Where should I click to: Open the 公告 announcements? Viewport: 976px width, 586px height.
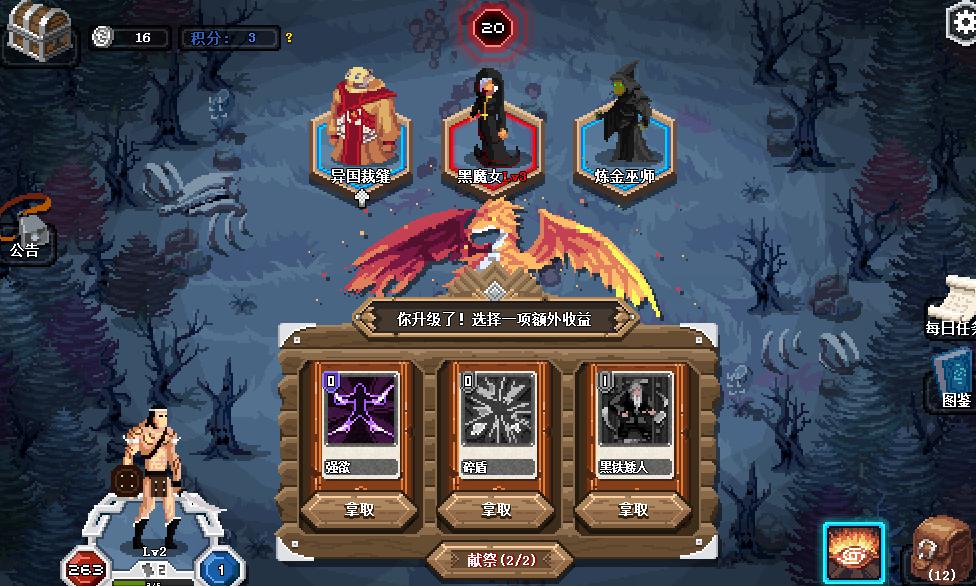(25, 230)
